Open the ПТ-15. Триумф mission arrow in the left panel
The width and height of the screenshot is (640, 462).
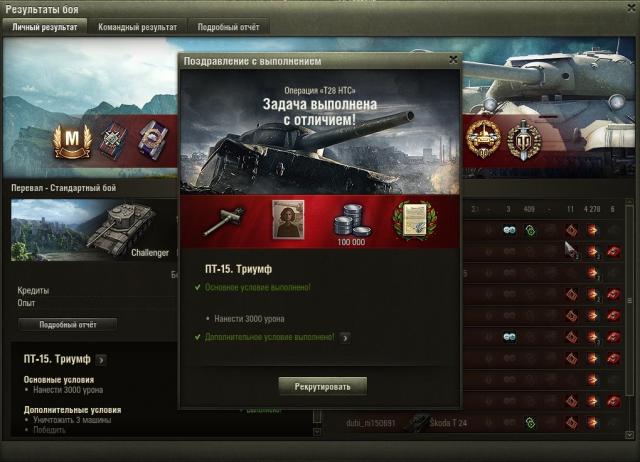[101, 359]
